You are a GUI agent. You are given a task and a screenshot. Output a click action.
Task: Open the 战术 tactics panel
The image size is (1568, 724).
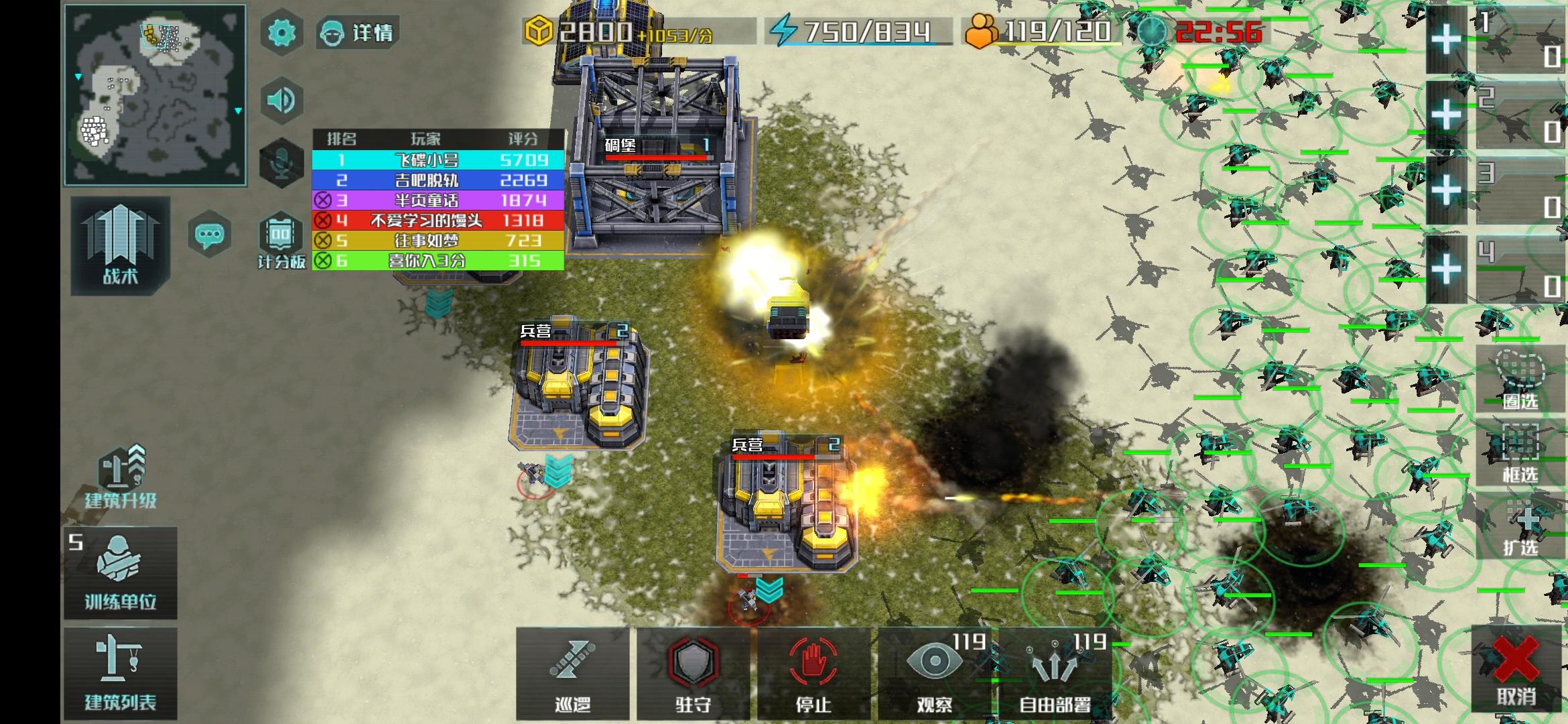click(120, 245)
